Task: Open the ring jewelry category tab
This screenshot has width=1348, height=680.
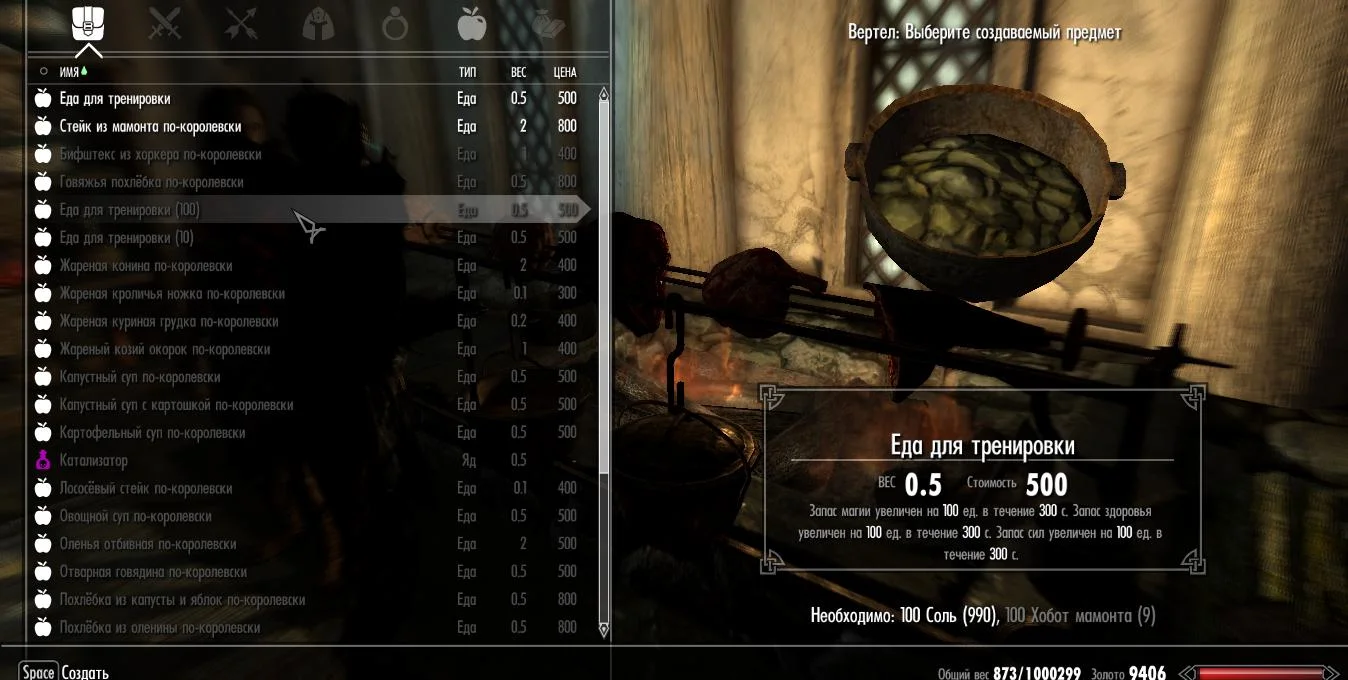Action: (x=395, y=24)
